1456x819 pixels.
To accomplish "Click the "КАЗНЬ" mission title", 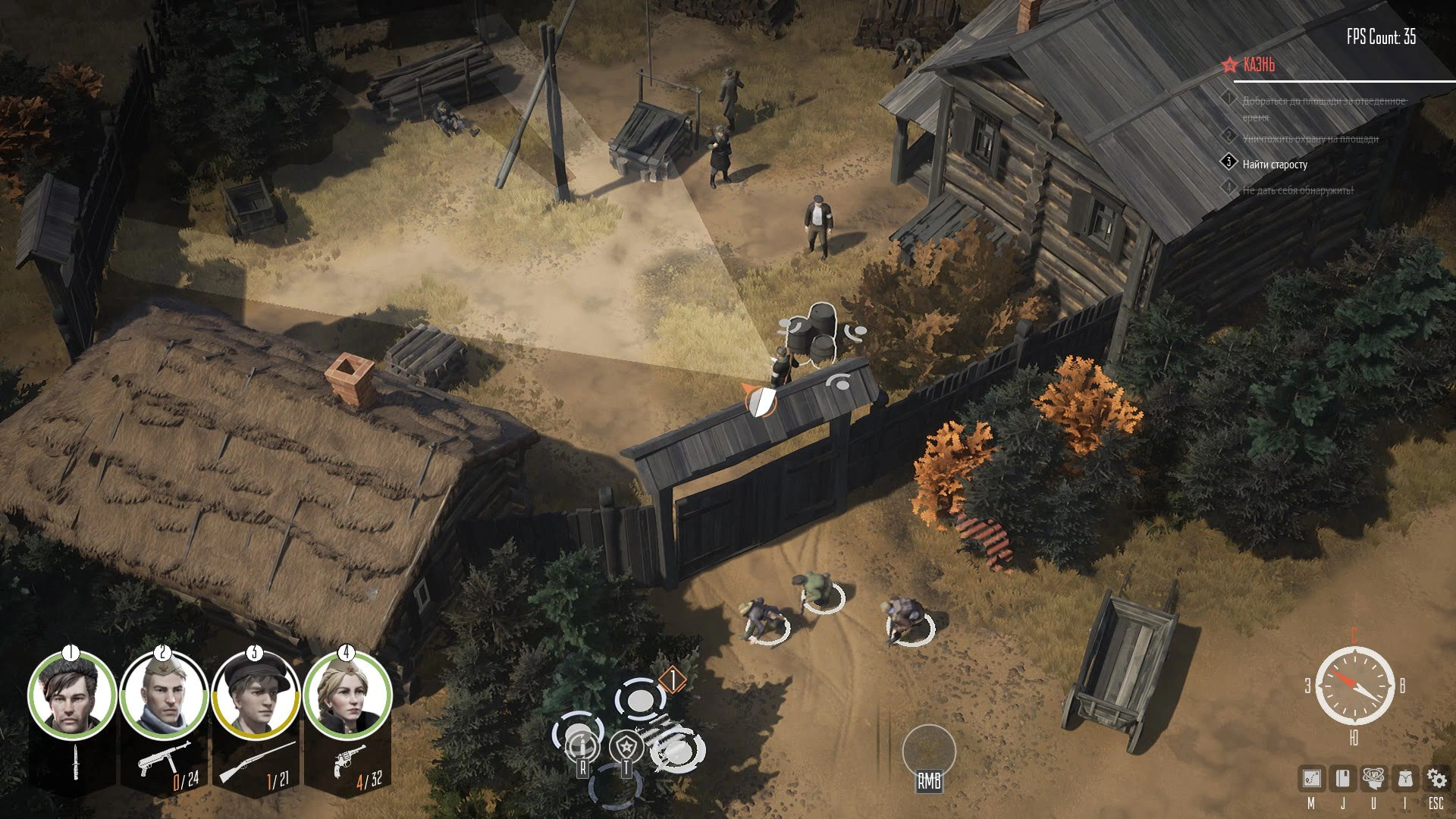I will point(1259,65).
